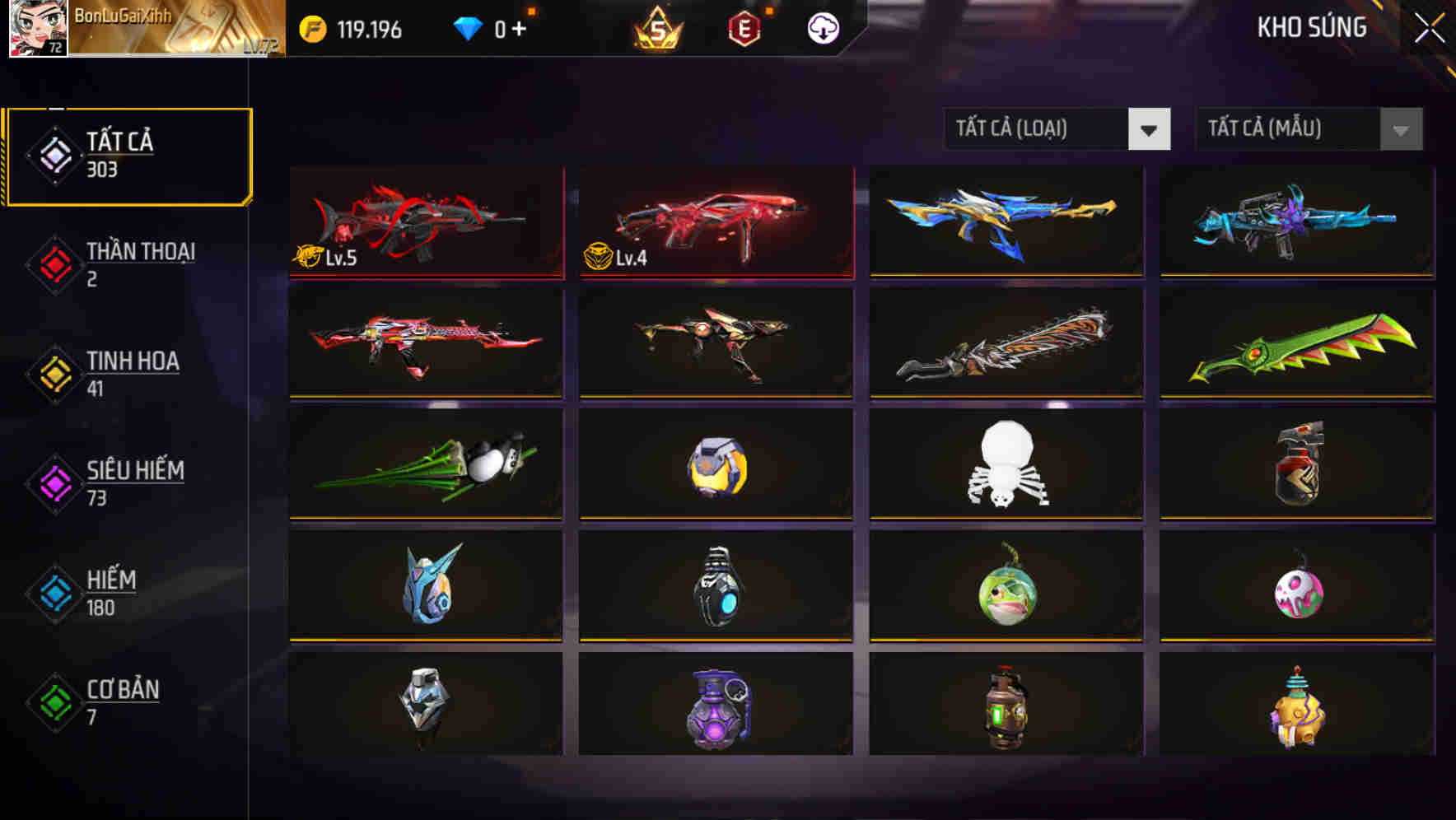Screen dimensions: 1456x820
Task: Enable the TẤT CẢ filter showing 303 items
Action: pos(128,153)
